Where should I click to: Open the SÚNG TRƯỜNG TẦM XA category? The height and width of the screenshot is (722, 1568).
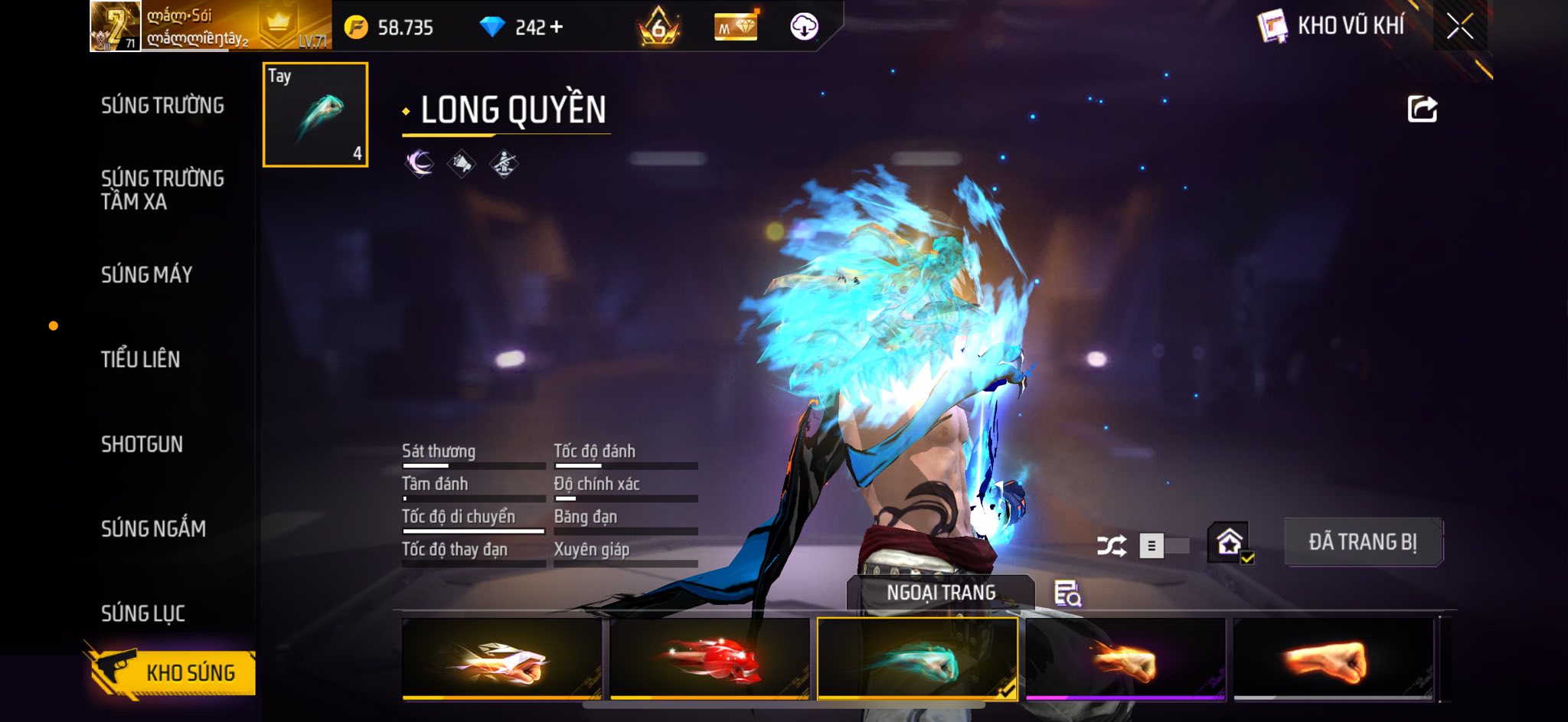[162, 190]
